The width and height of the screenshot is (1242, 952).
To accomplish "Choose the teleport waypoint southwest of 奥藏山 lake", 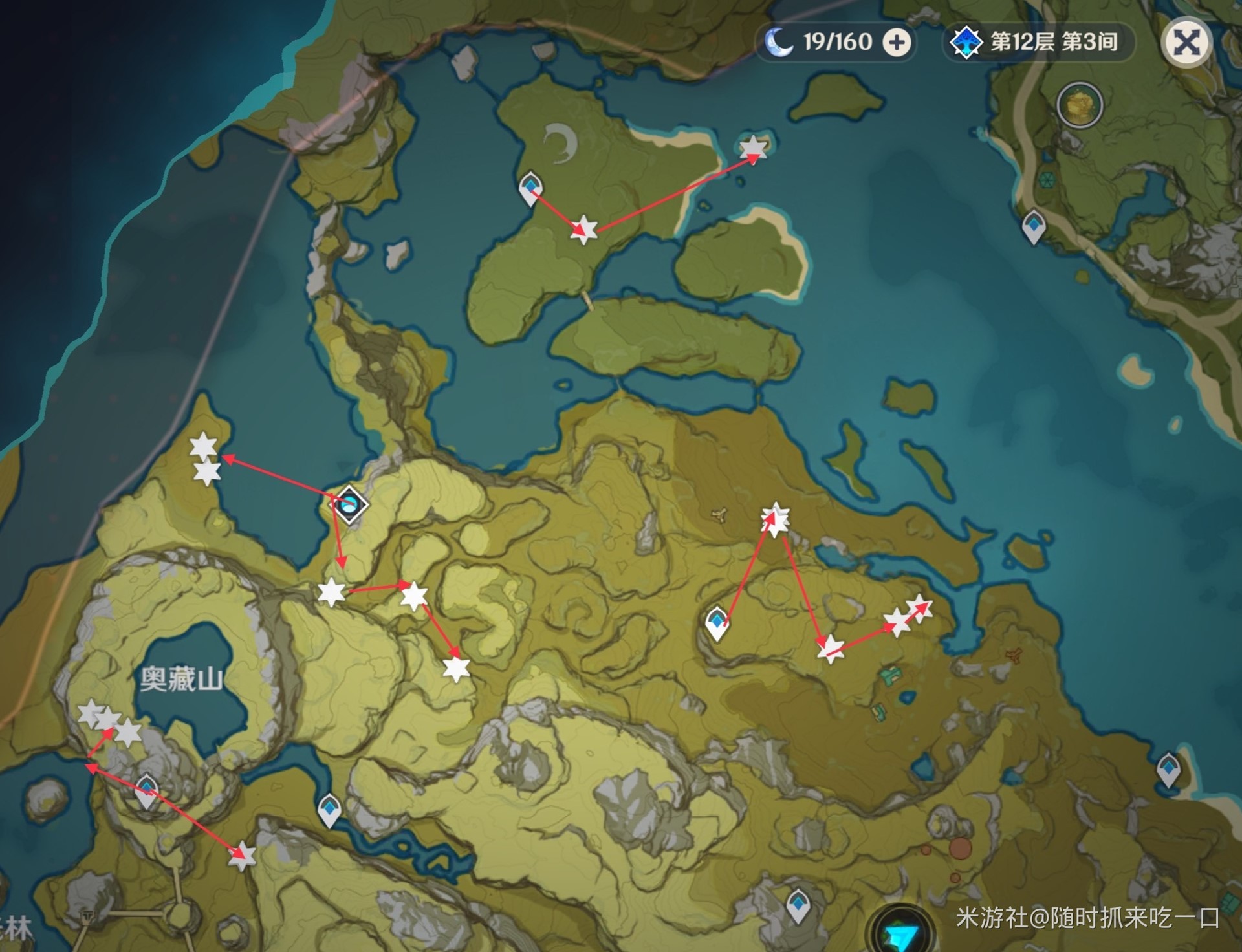I will pos(147,790).
